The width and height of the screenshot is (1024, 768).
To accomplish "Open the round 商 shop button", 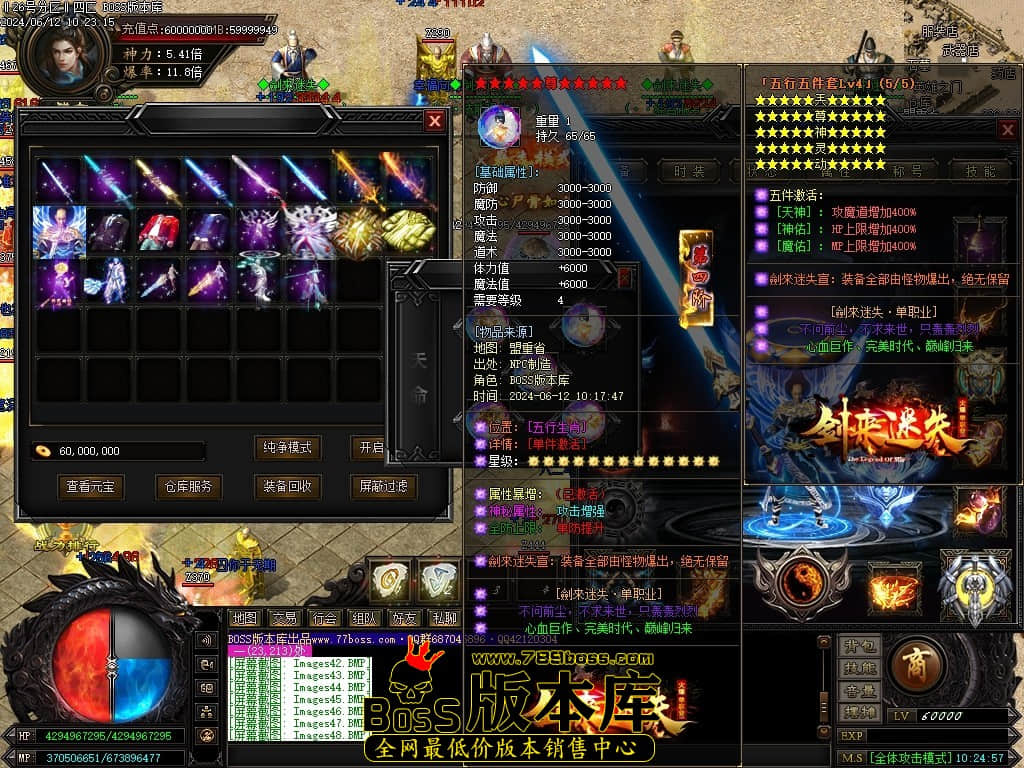I will (916, 664).
